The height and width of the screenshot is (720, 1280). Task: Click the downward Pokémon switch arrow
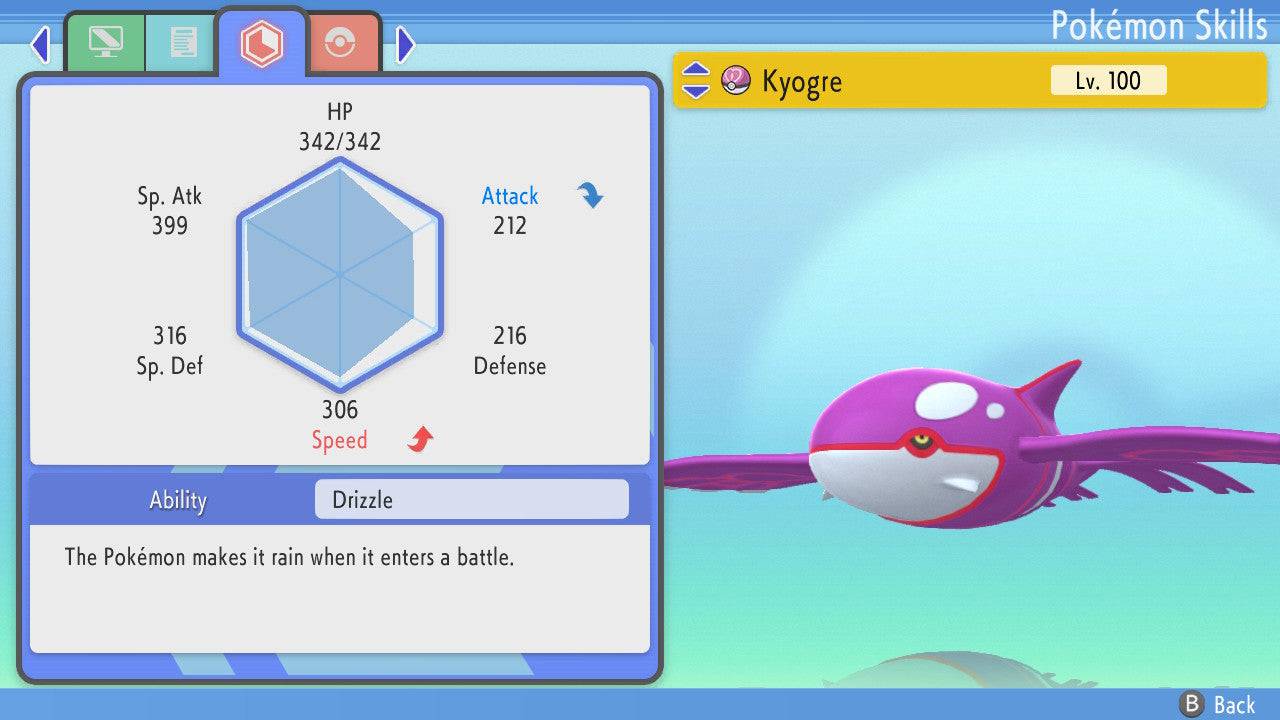pyautogui.click(x=694, y=90)
